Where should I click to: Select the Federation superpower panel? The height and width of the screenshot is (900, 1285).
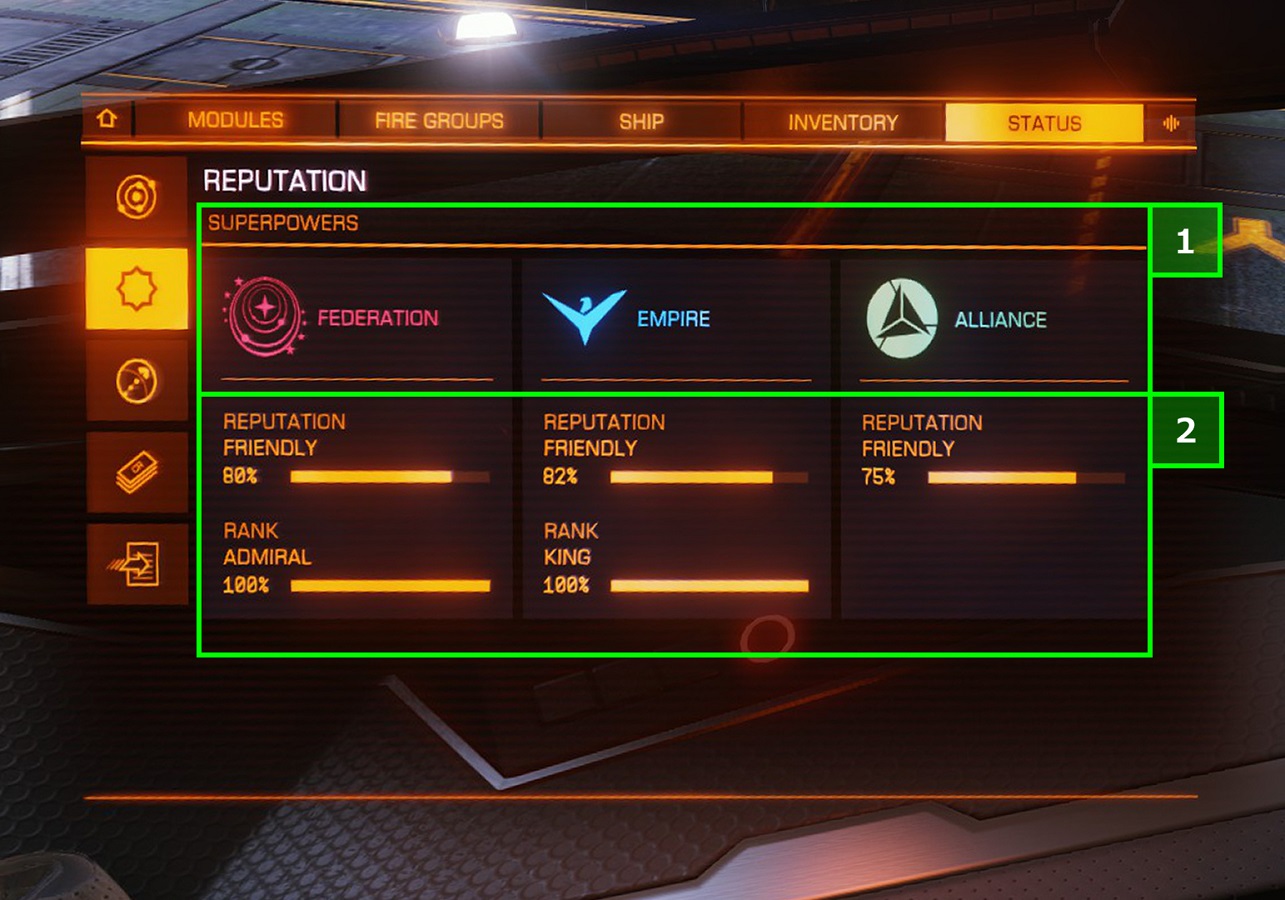(x=356, y=320)
